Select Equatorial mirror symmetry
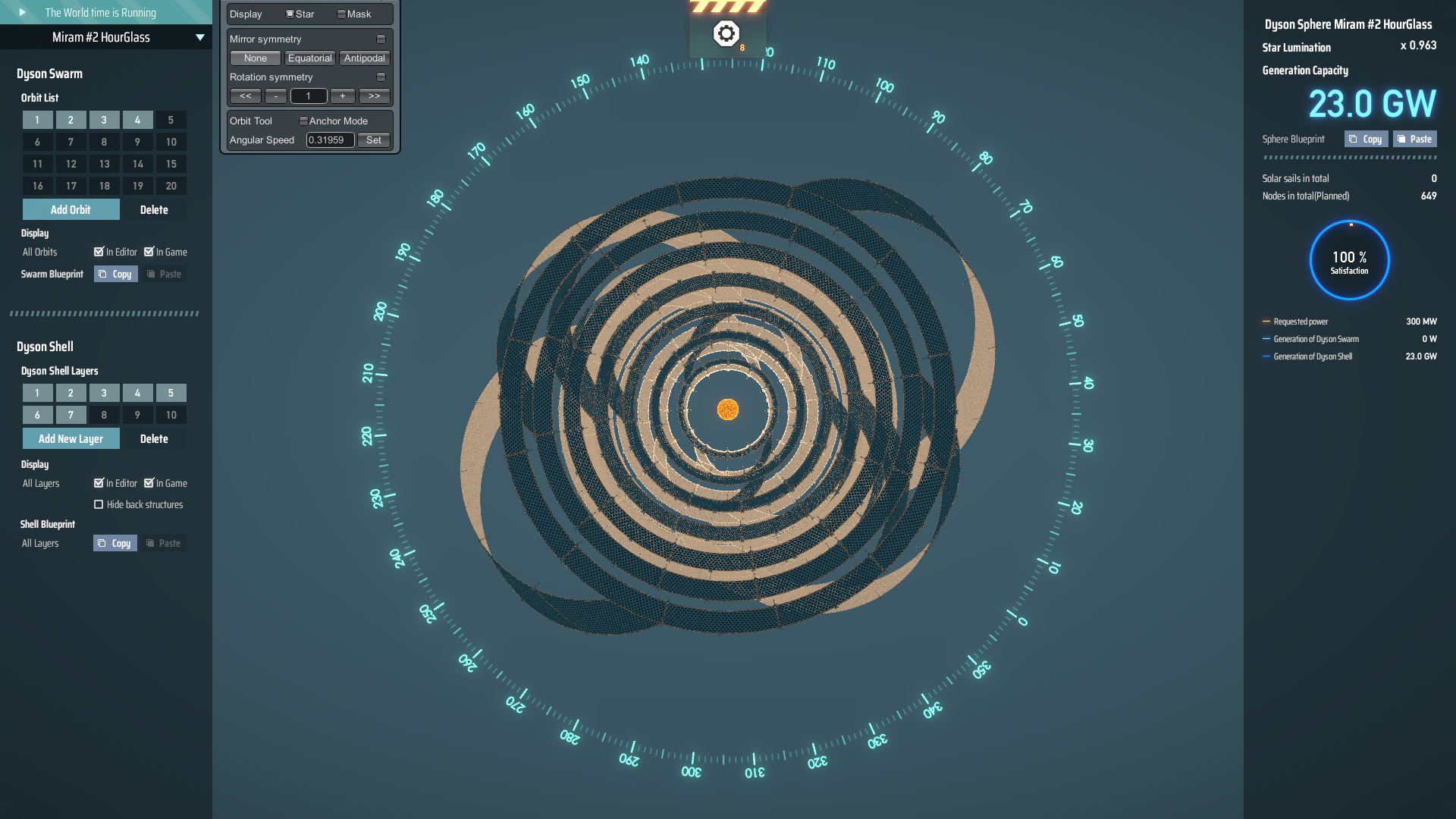Screen dimensions: 1456x819 [x=309, y=58]
